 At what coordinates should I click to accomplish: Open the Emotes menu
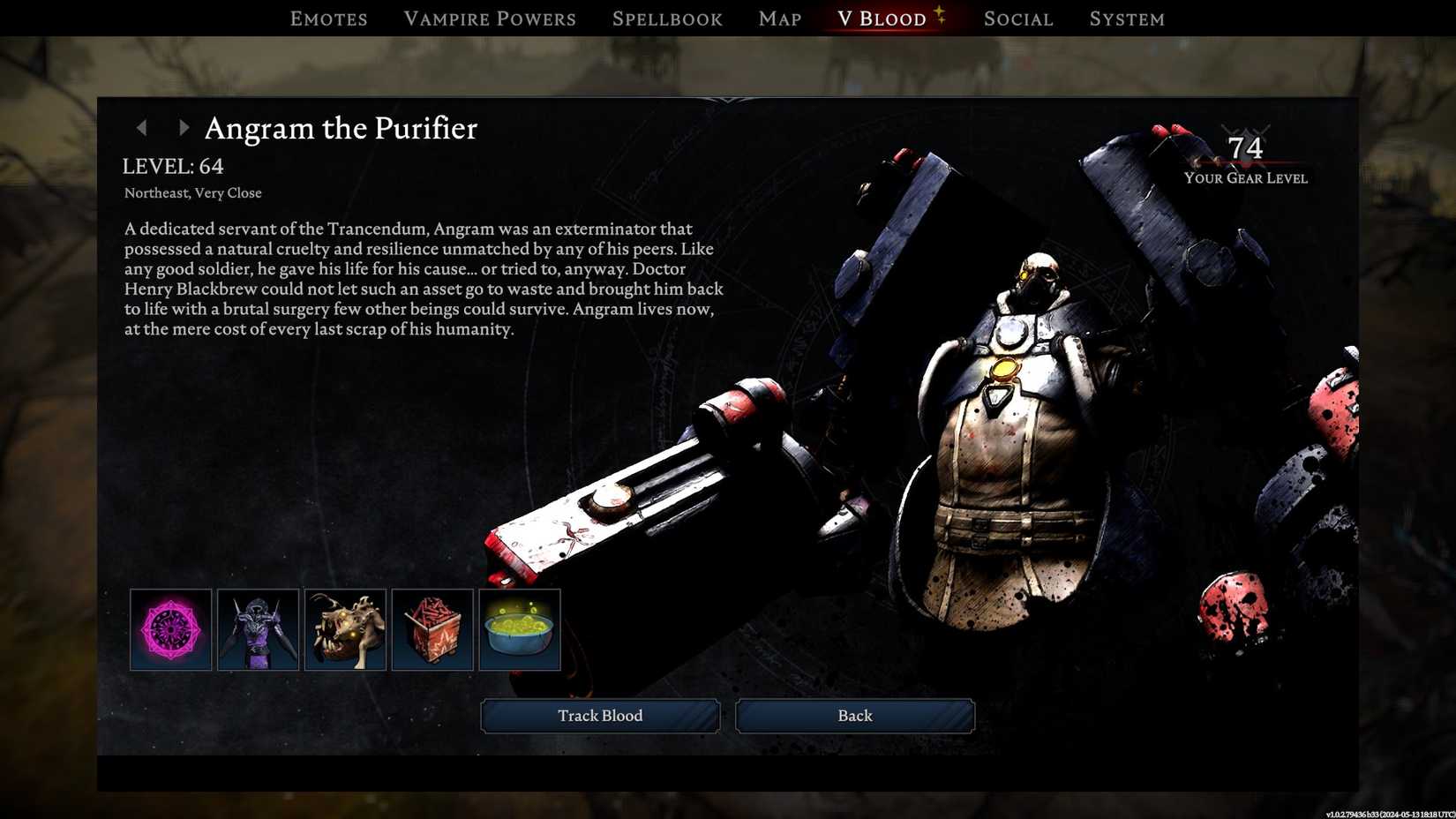pos(328,19)
